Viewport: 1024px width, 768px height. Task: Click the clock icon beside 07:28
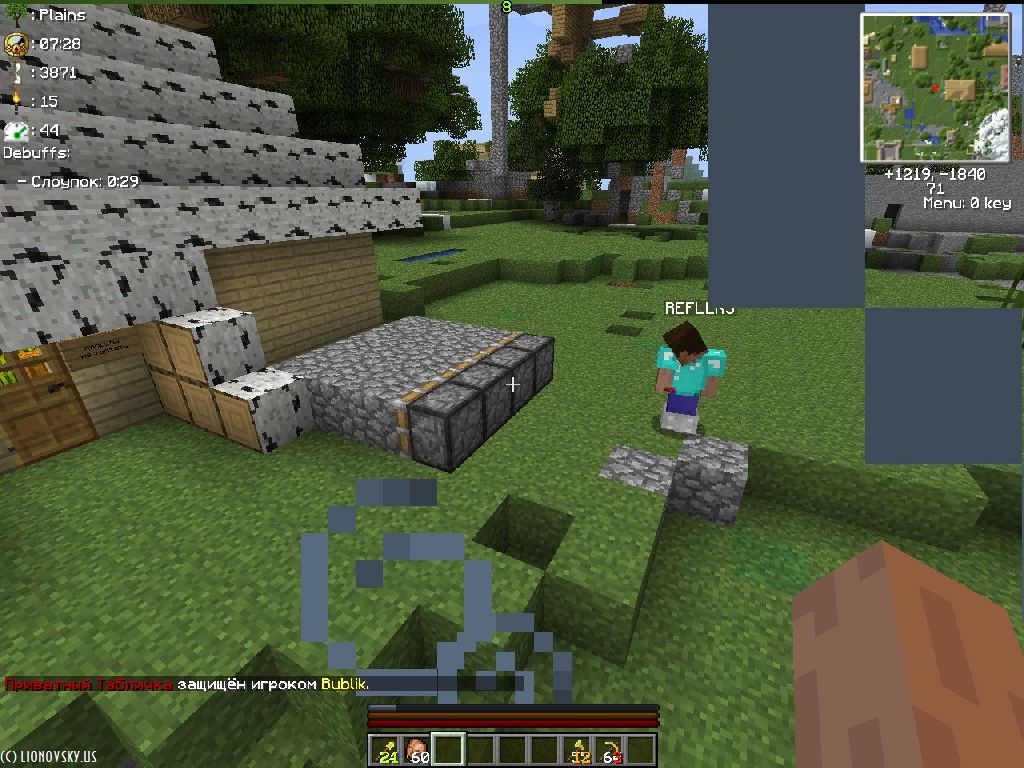(15, 44)
